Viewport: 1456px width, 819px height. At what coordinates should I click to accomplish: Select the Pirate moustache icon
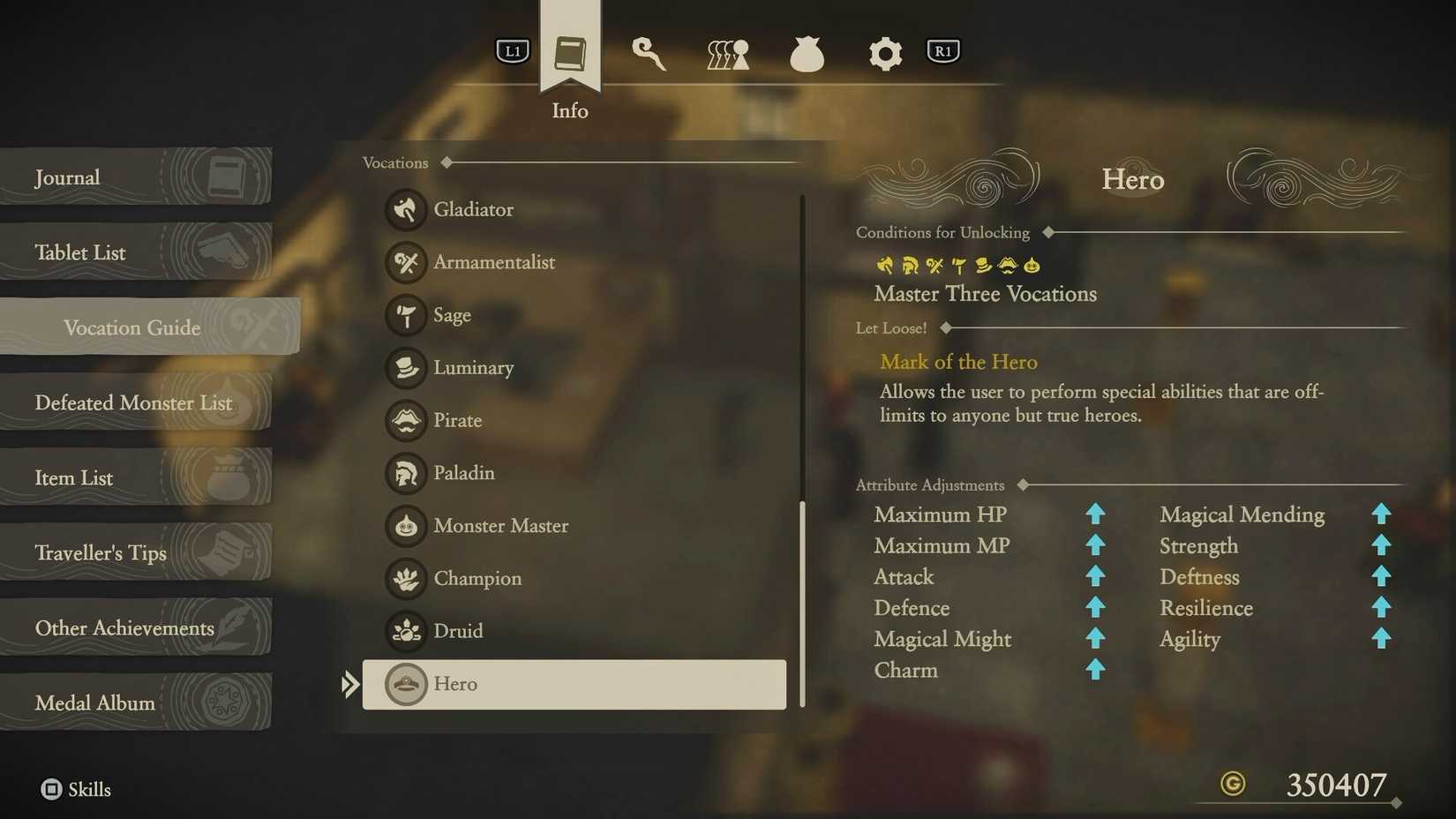coord(405,421)
